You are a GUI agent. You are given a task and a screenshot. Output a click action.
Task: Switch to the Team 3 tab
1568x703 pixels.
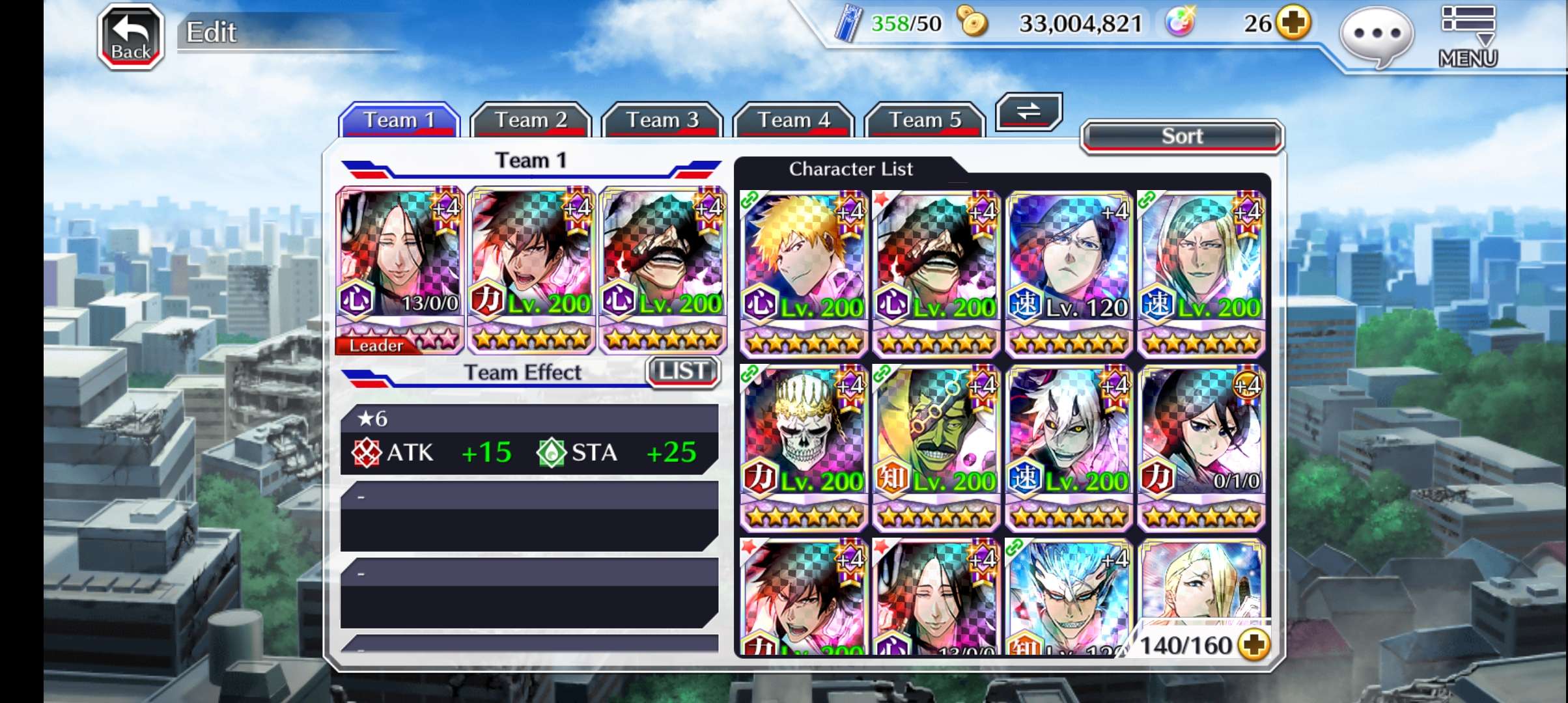pos(662,120)
